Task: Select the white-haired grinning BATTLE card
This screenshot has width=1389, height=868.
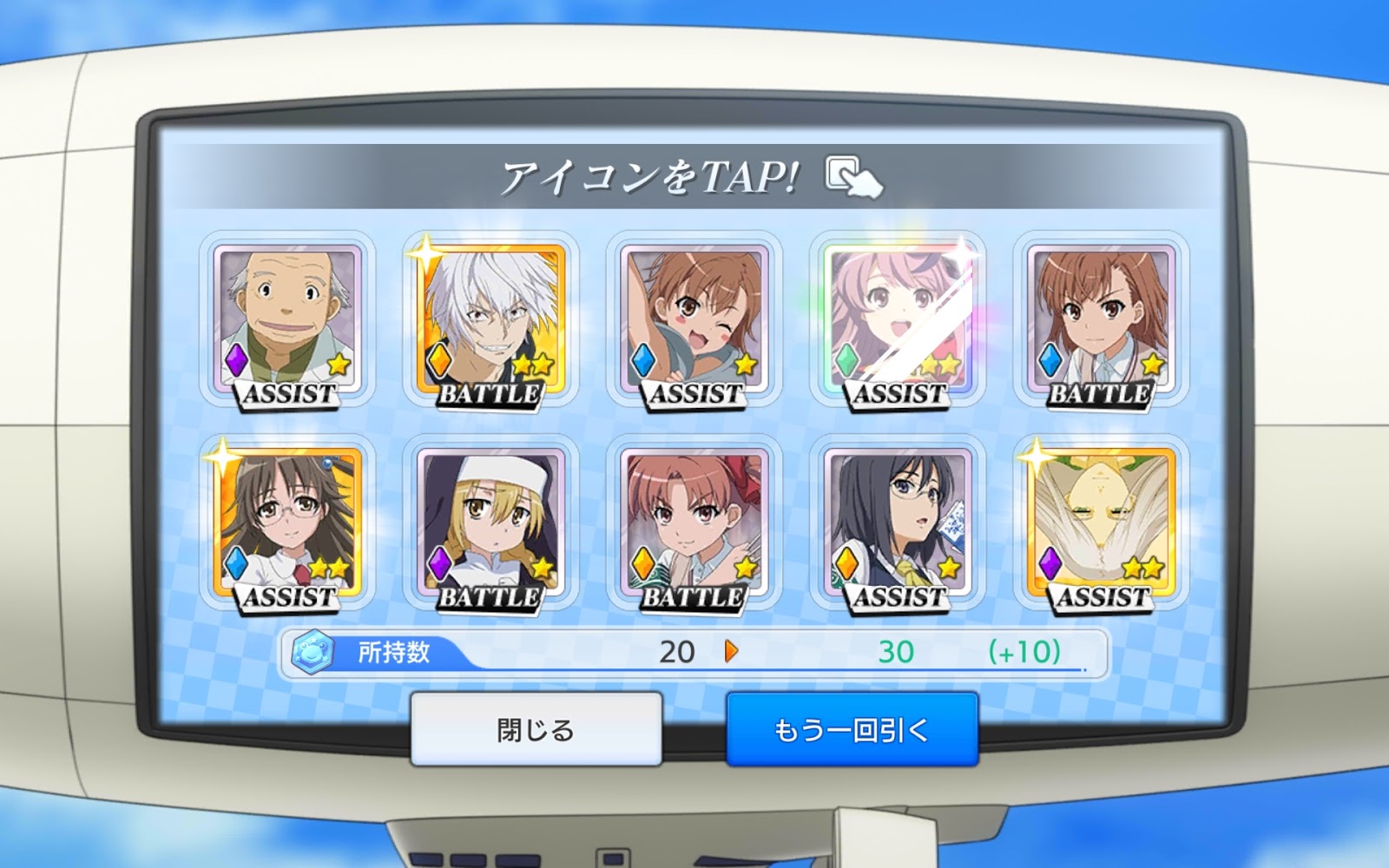Action: pyautogui.click(x=491, y=319)
